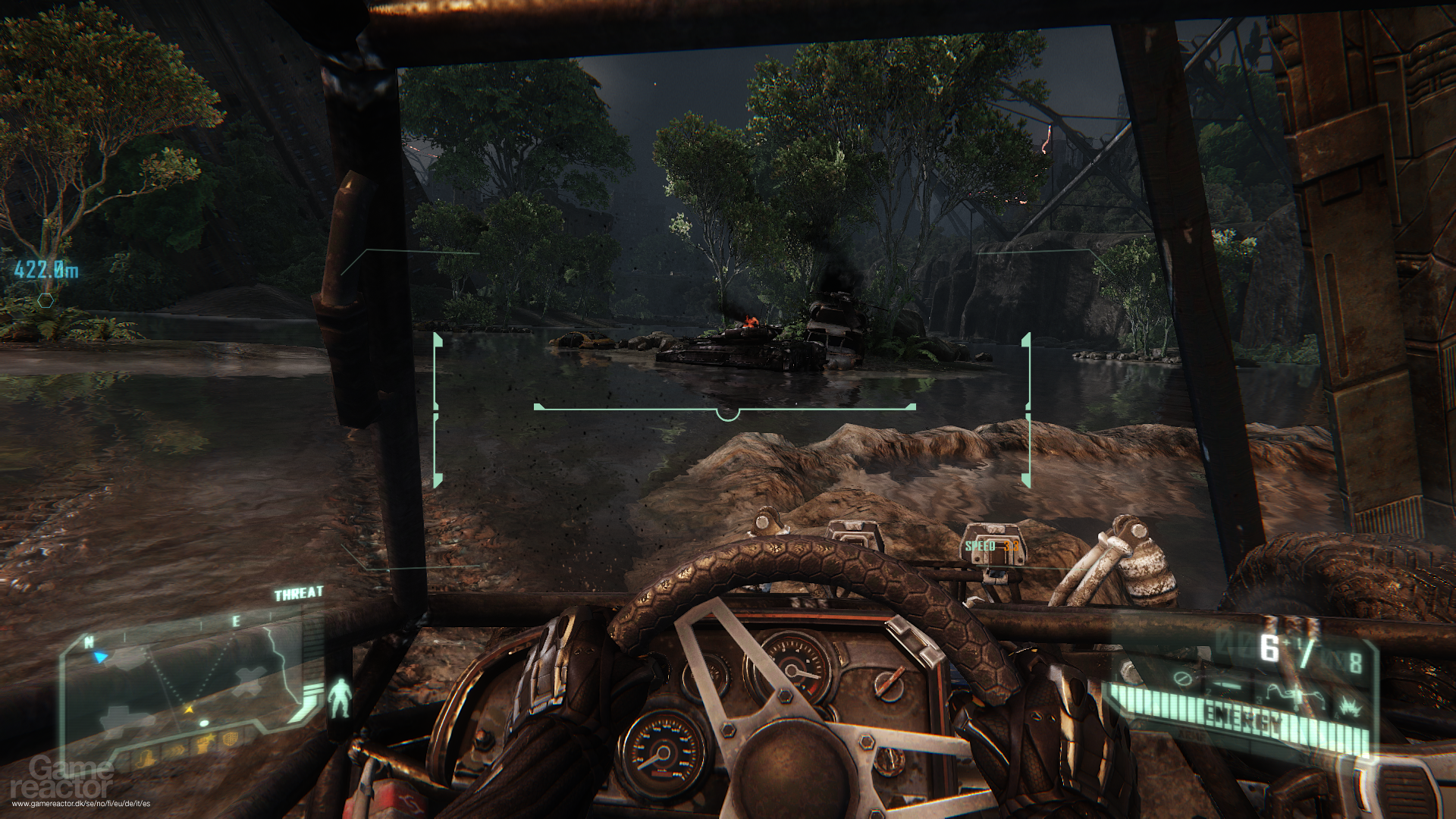The height and width of the screenshot is (819, 1456).
Task: Select the compound bow weapon slot
Action: point(1297,698)
